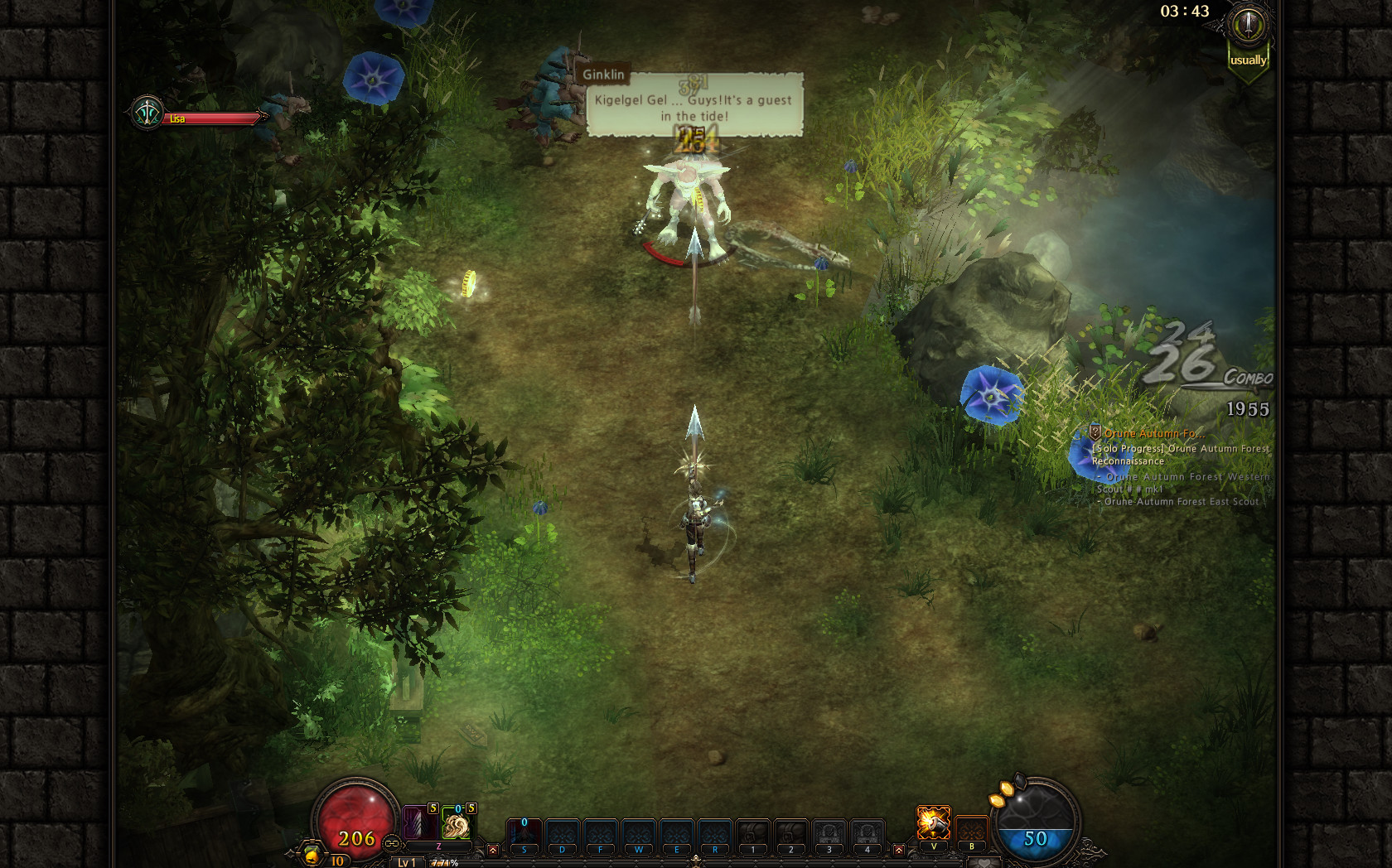Viewport: 1392px width, 868px height.
Task: Open the usually menu label under the clock
Action: [1247, 60]
